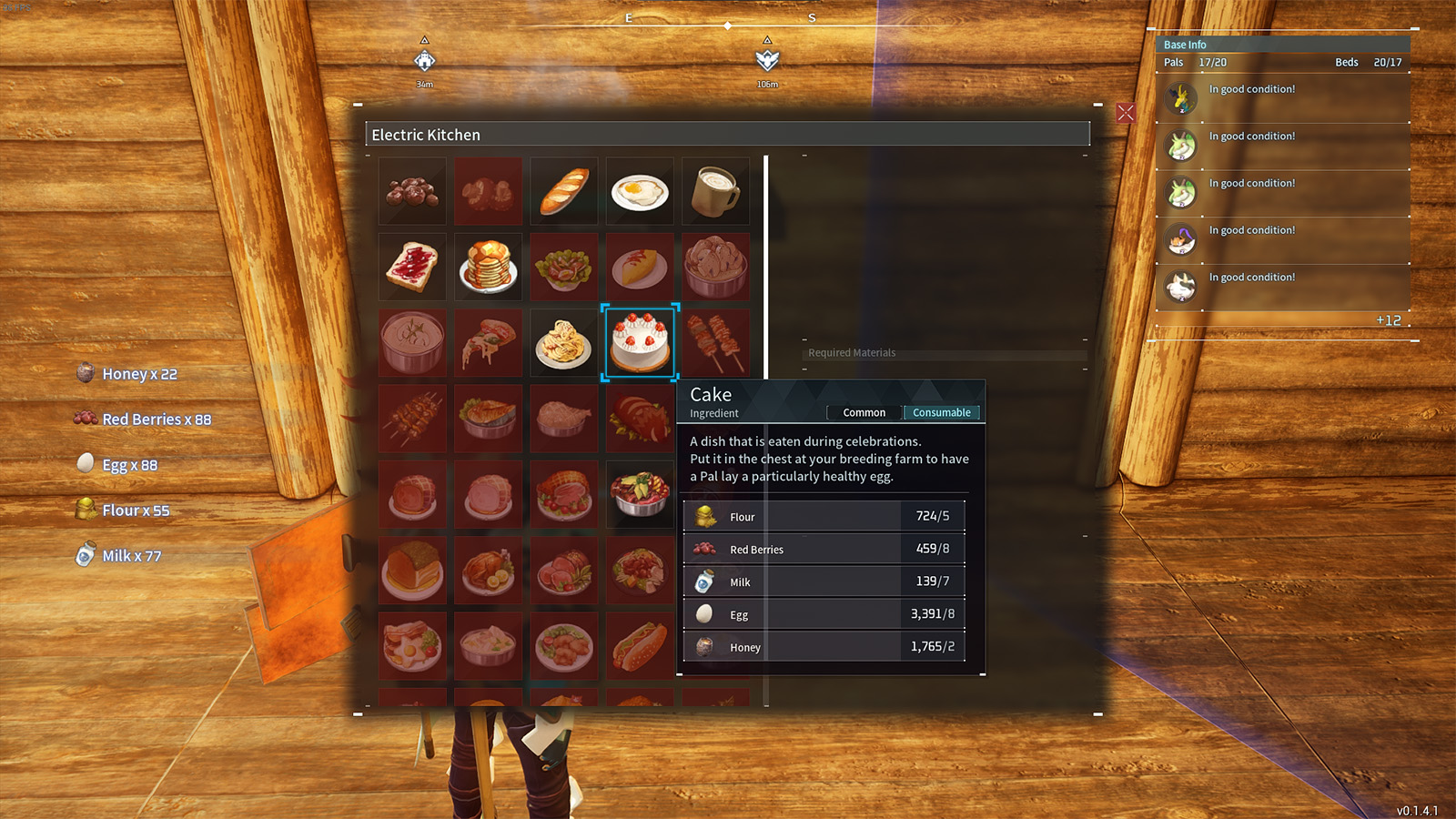Select the fried egg recipe
Viewport: 1456px width, 819px height.
coord(640,191)
